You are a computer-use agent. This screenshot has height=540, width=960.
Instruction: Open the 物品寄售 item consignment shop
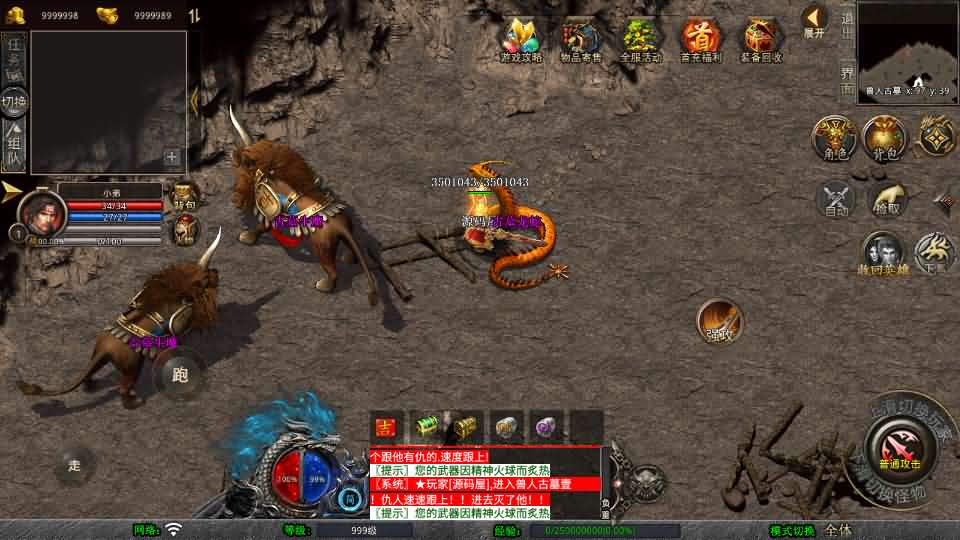click(x=581, y=40)
